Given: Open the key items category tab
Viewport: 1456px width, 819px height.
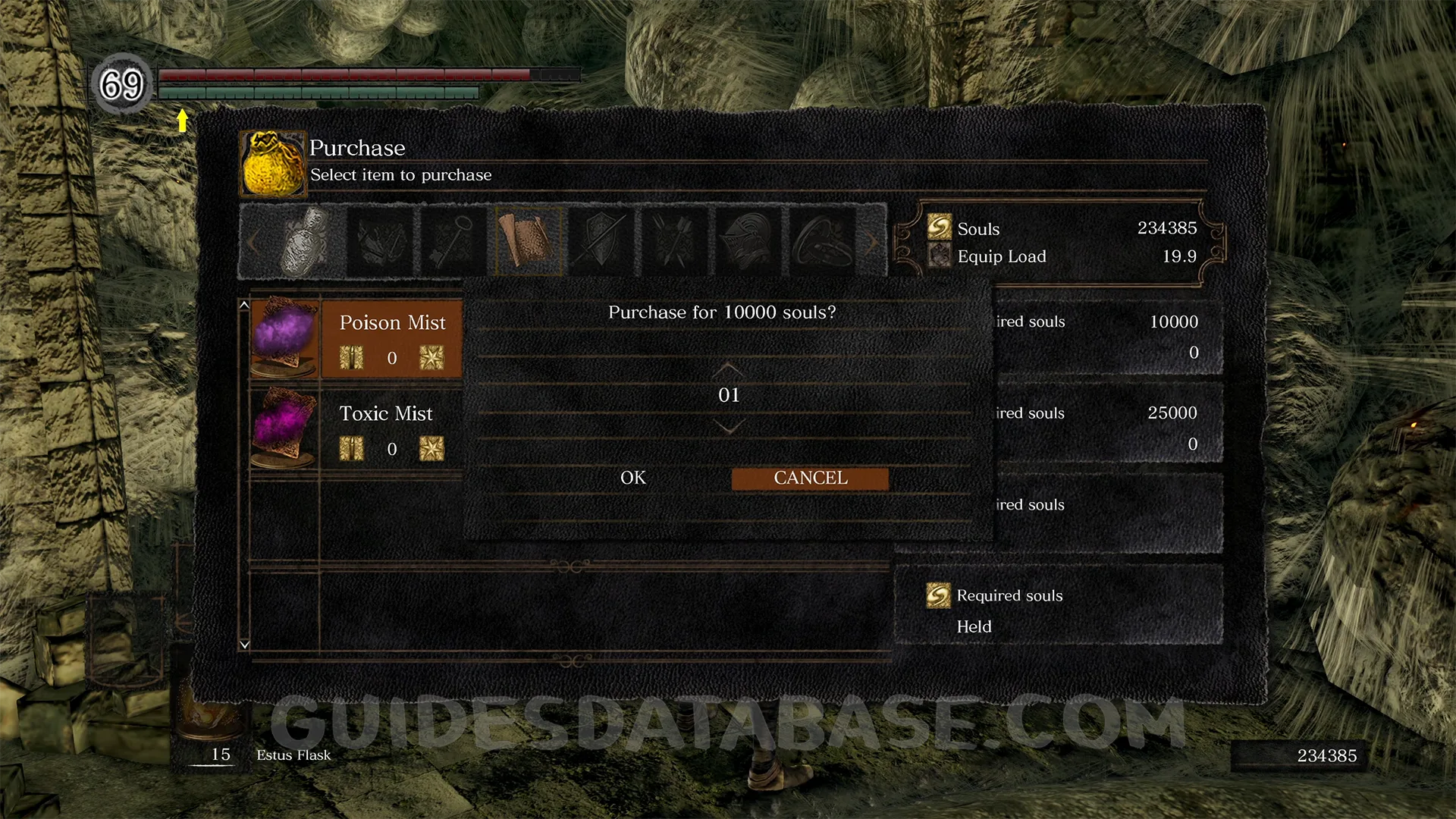Looking at the screenshot, I should tap(453, 241).
